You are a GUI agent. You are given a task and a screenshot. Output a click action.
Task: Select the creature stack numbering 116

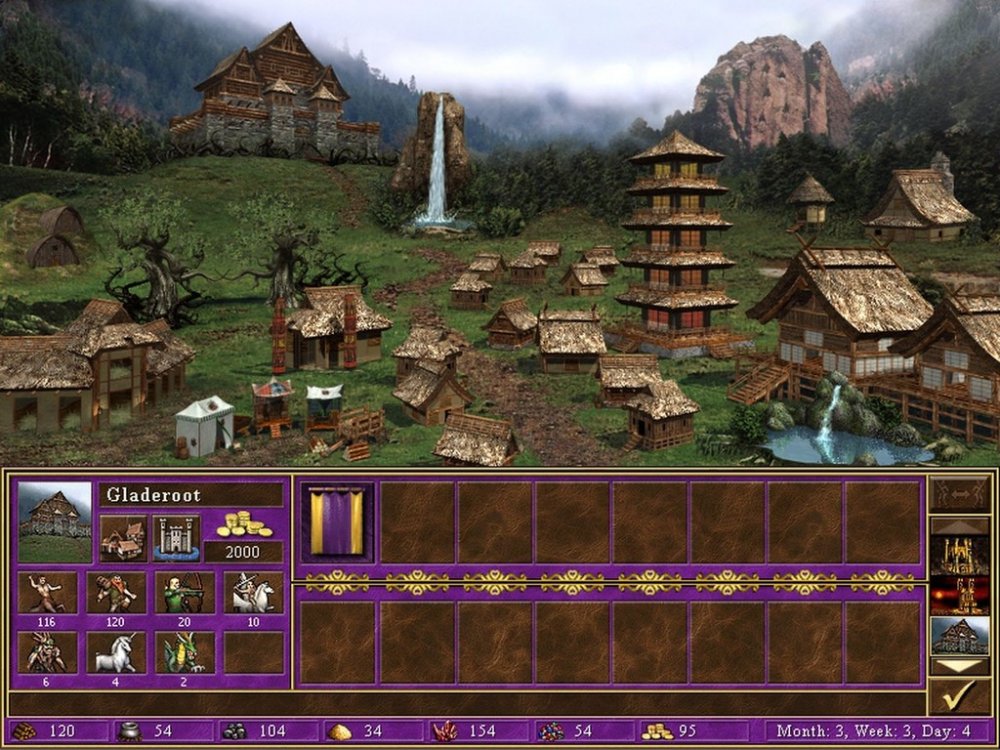(47, 592)
